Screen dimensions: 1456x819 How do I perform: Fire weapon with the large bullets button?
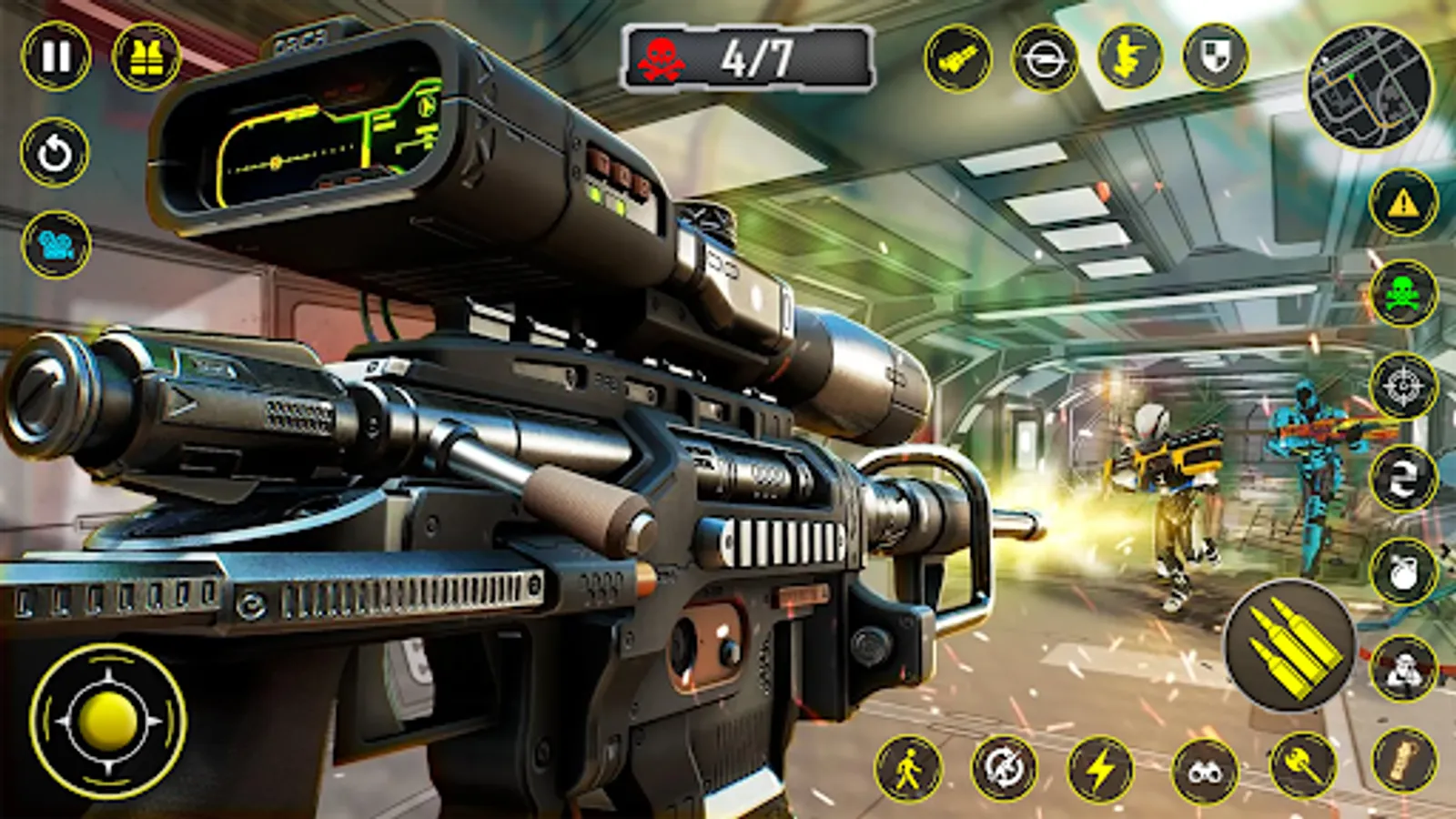(x=1290, y=644)
